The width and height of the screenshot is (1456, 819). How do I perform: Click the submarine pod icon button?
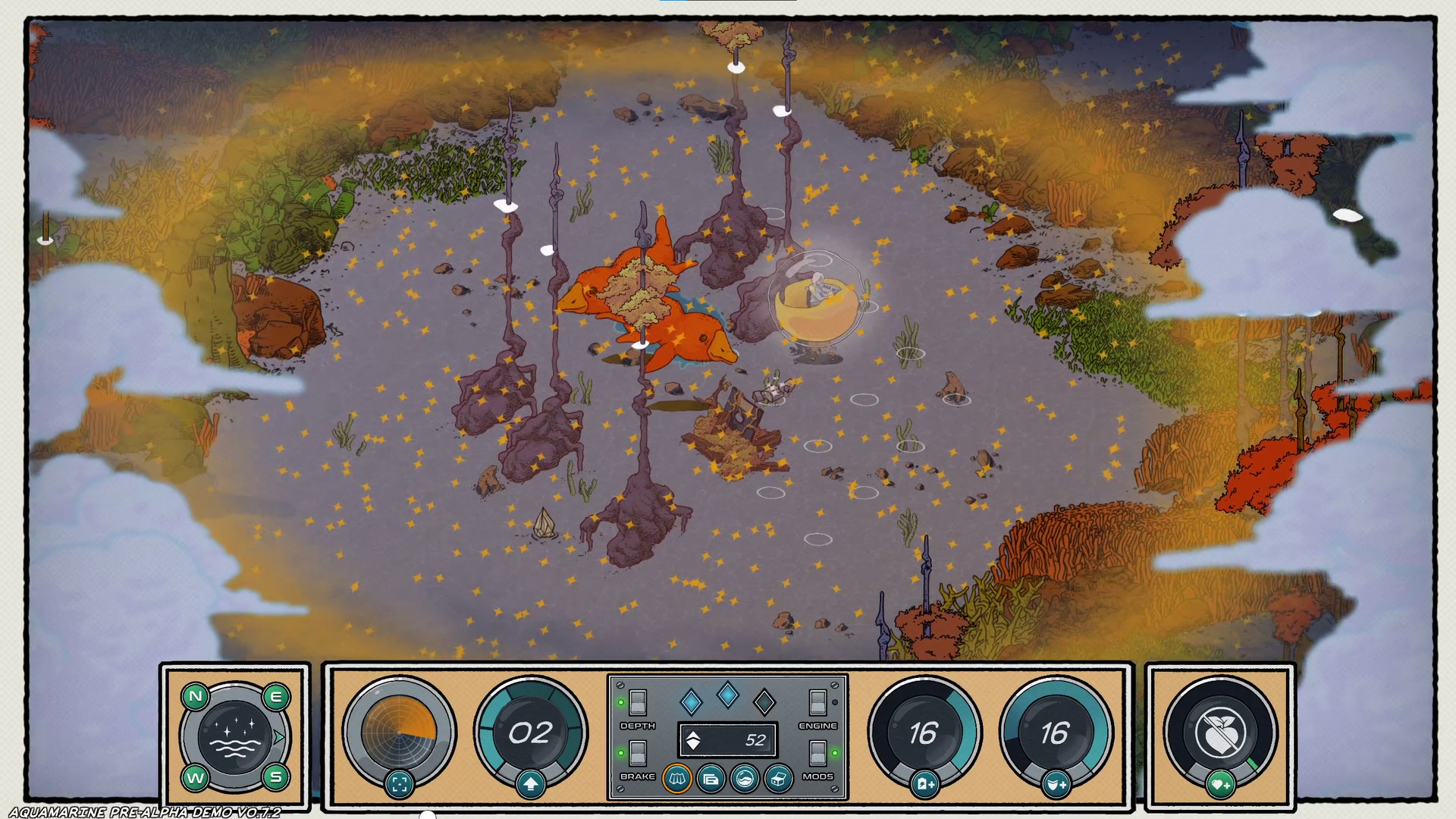click(745, 779)
